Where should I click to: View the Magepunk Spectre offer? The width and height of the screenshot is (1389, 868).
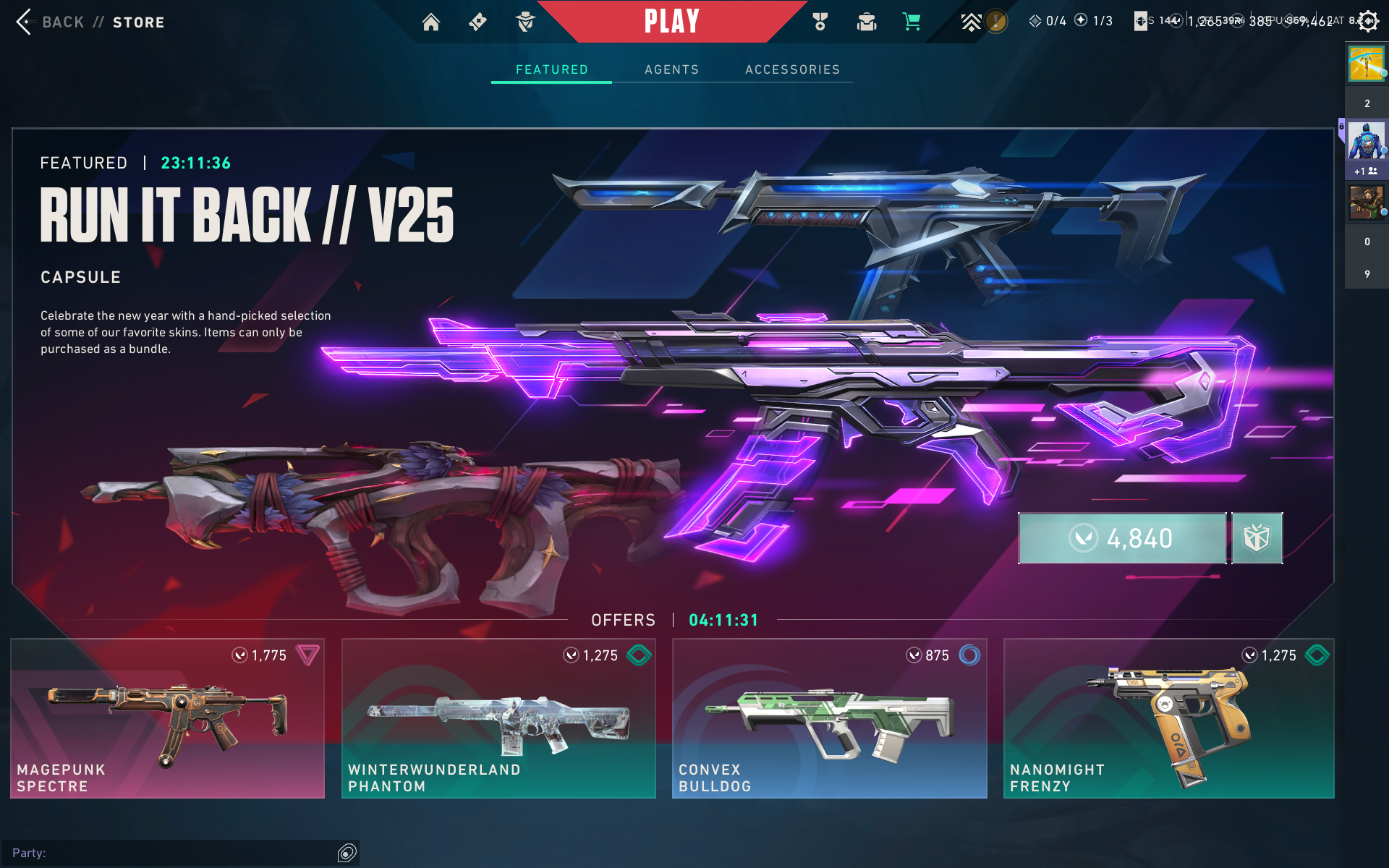click(x=168, y=718)
